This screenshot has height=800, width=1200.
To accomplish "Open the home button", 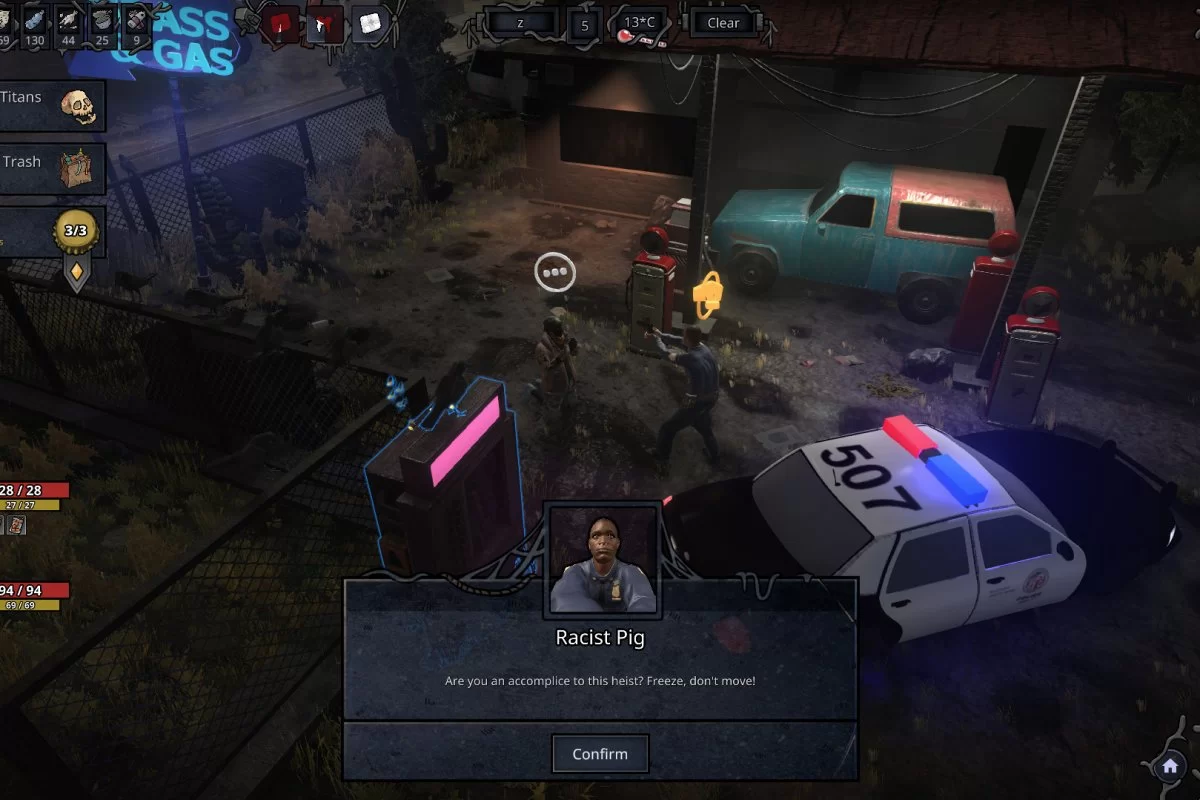I will 1169,767.
